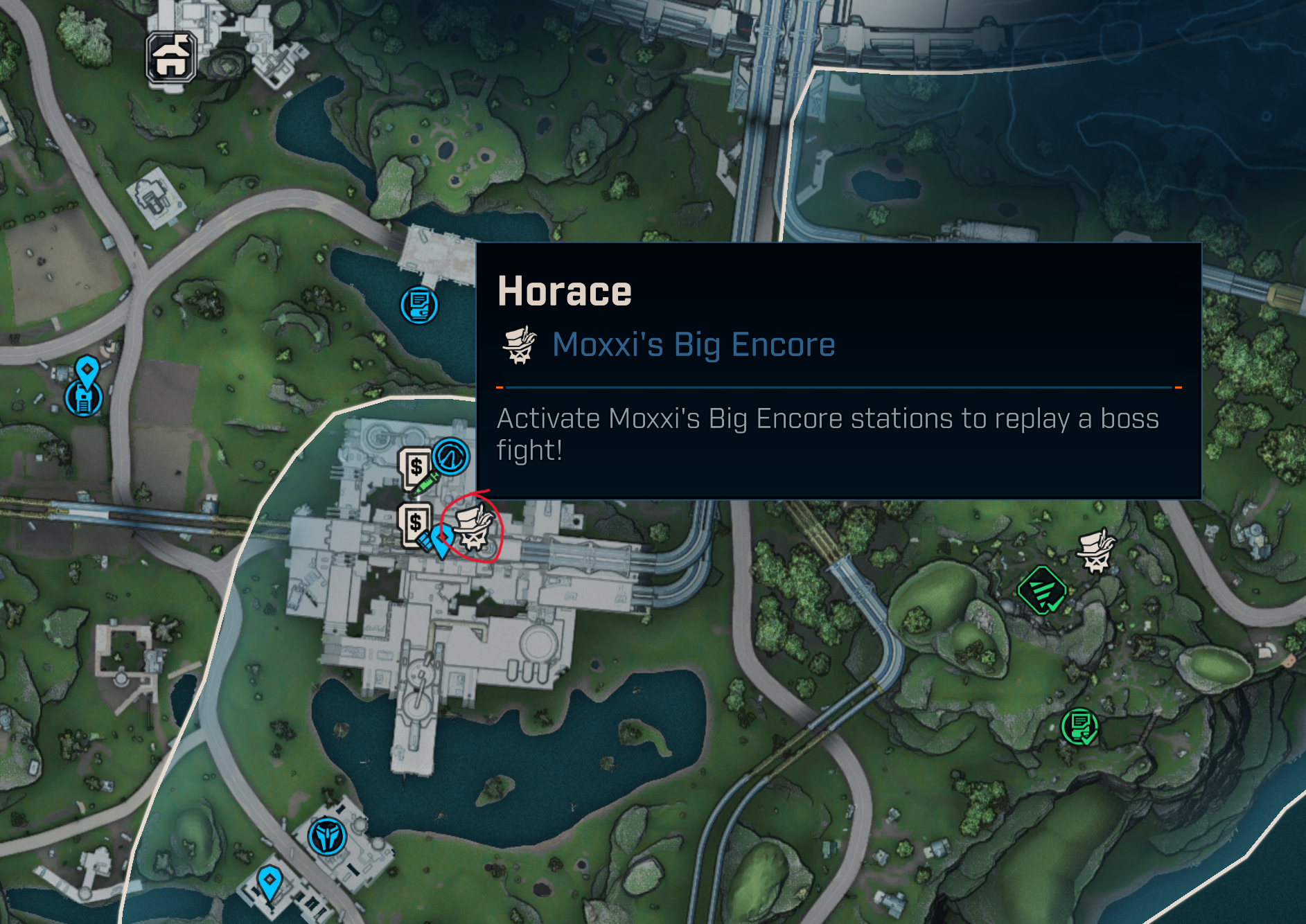Image resolution: width=1306 pixels, height=924 pixels.
Task: Select the uncircled top-hat skull marker
Action: point(1095,551)
